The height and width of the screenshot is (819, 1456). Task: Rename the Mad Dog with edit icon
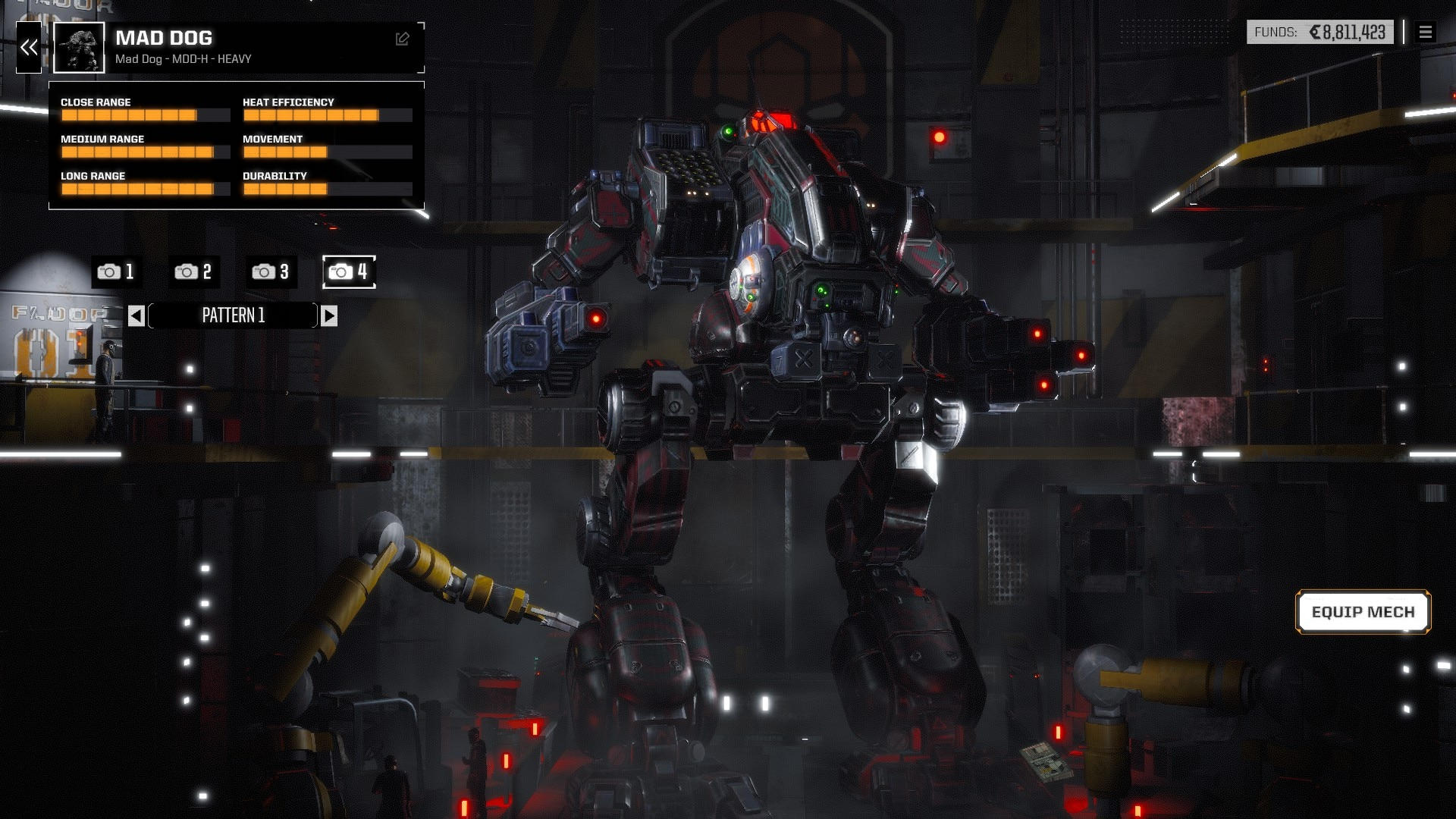coord(403,39)
